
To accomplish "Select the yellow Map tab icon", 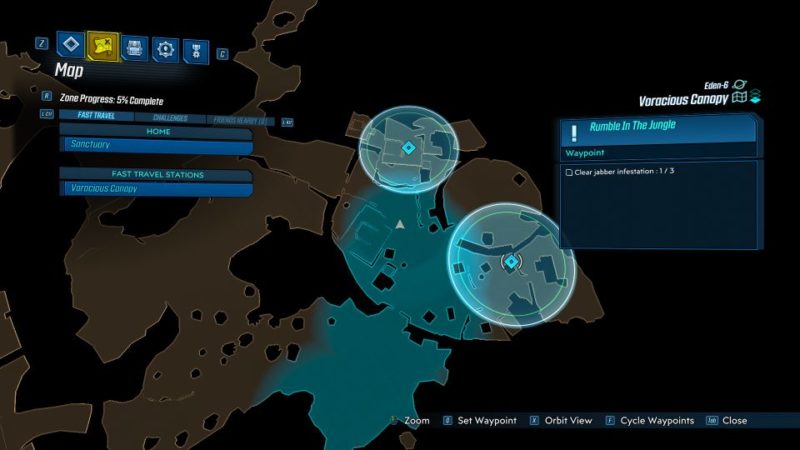I will pos(101,45).
